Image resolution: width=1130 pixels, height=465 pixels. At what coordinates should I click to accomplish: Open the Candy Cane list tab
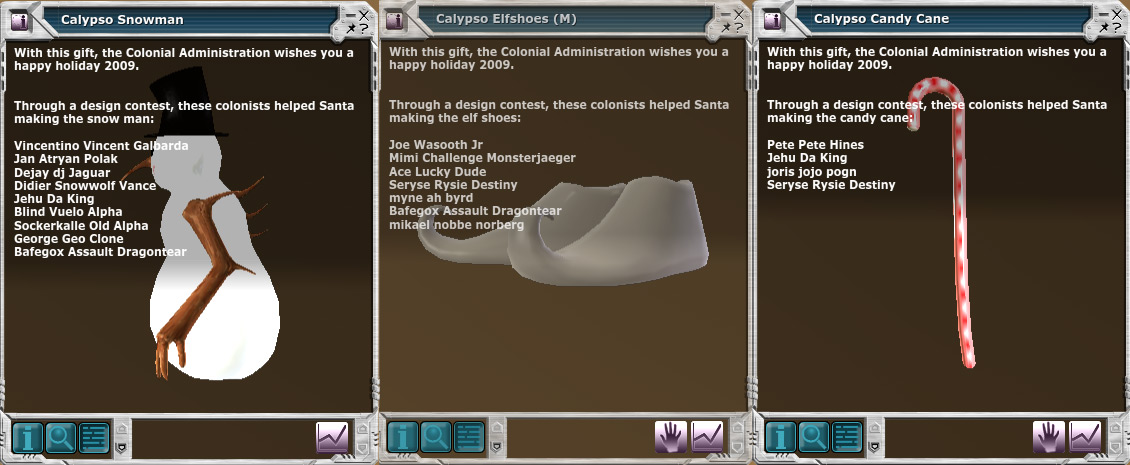tap(847, 437)
